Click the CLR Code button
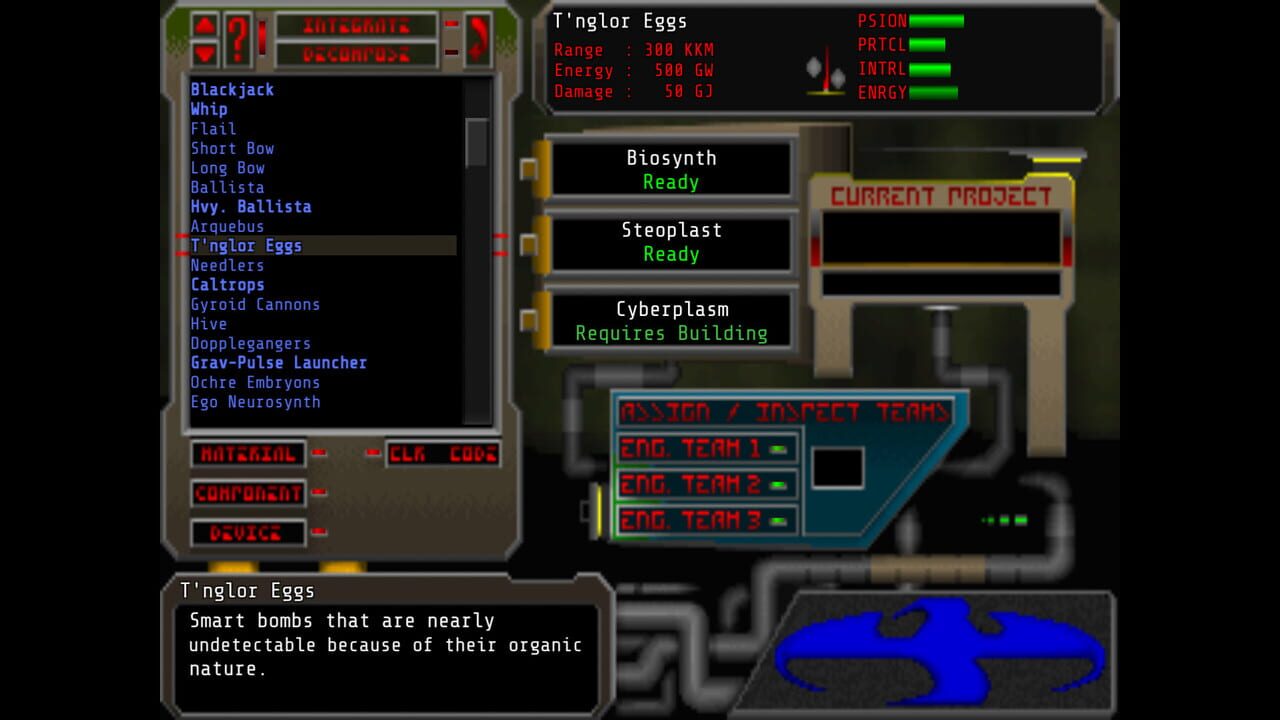The image size is (1280, 720). (443, 453)
